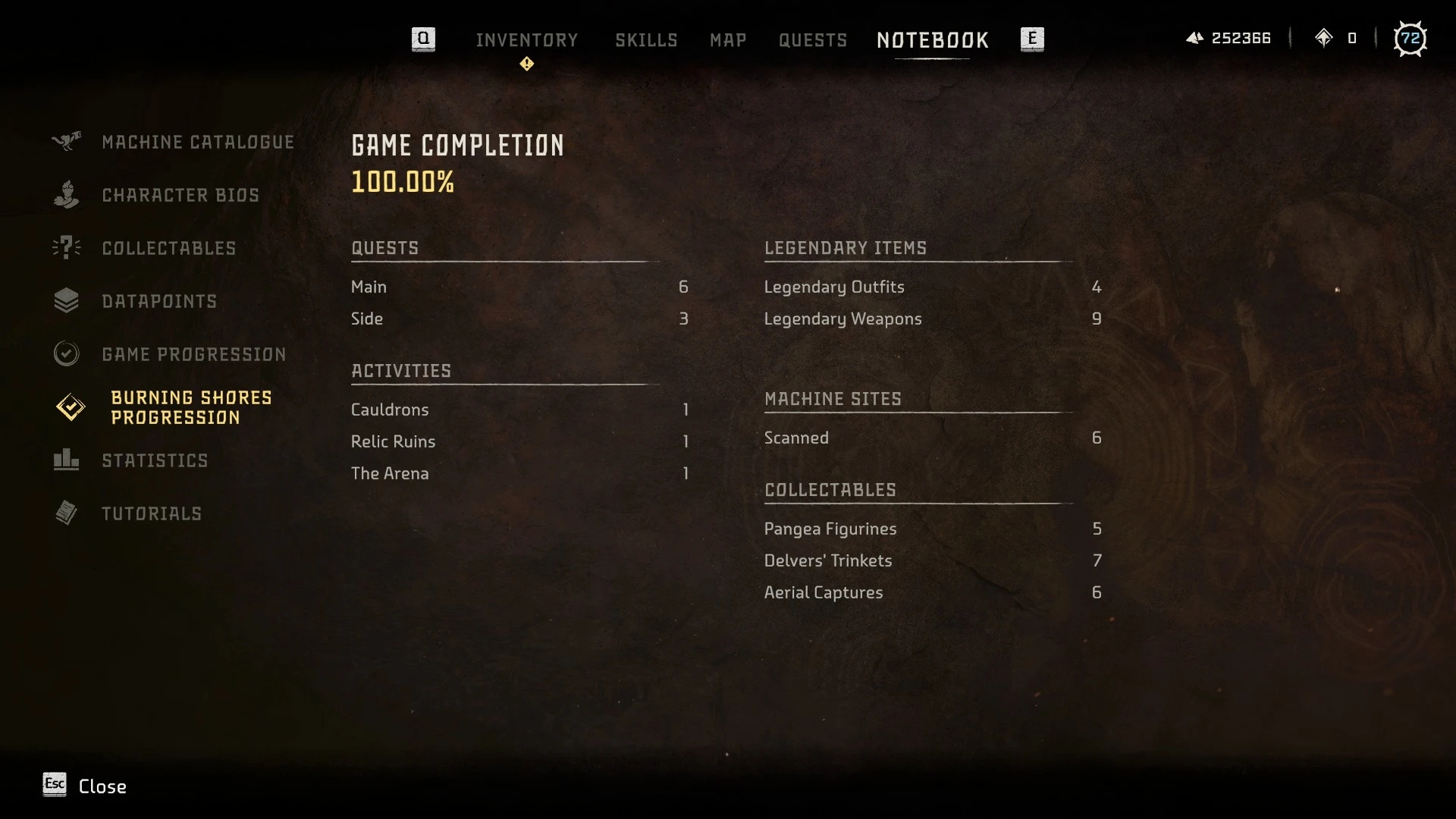
Task: Show the Statistics page
Action: (x=155, y=461)
